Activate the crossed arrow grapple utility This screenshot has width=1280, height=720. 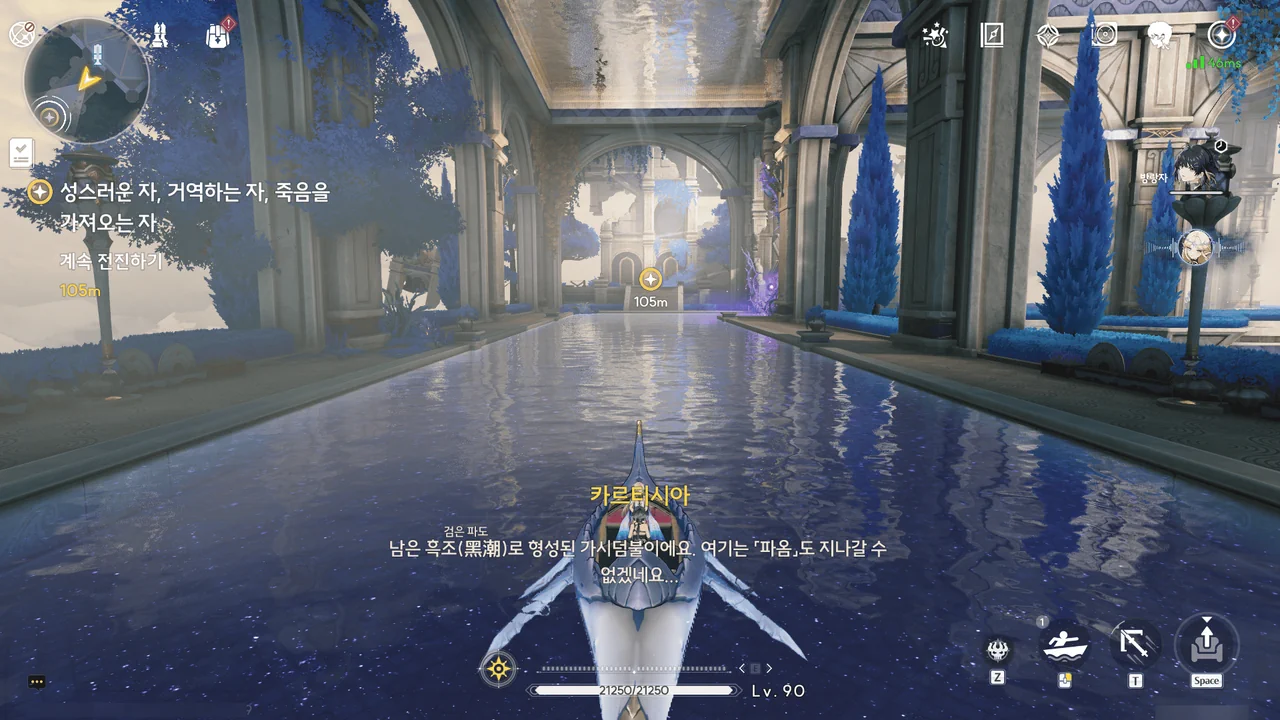tap(1135, 645)
